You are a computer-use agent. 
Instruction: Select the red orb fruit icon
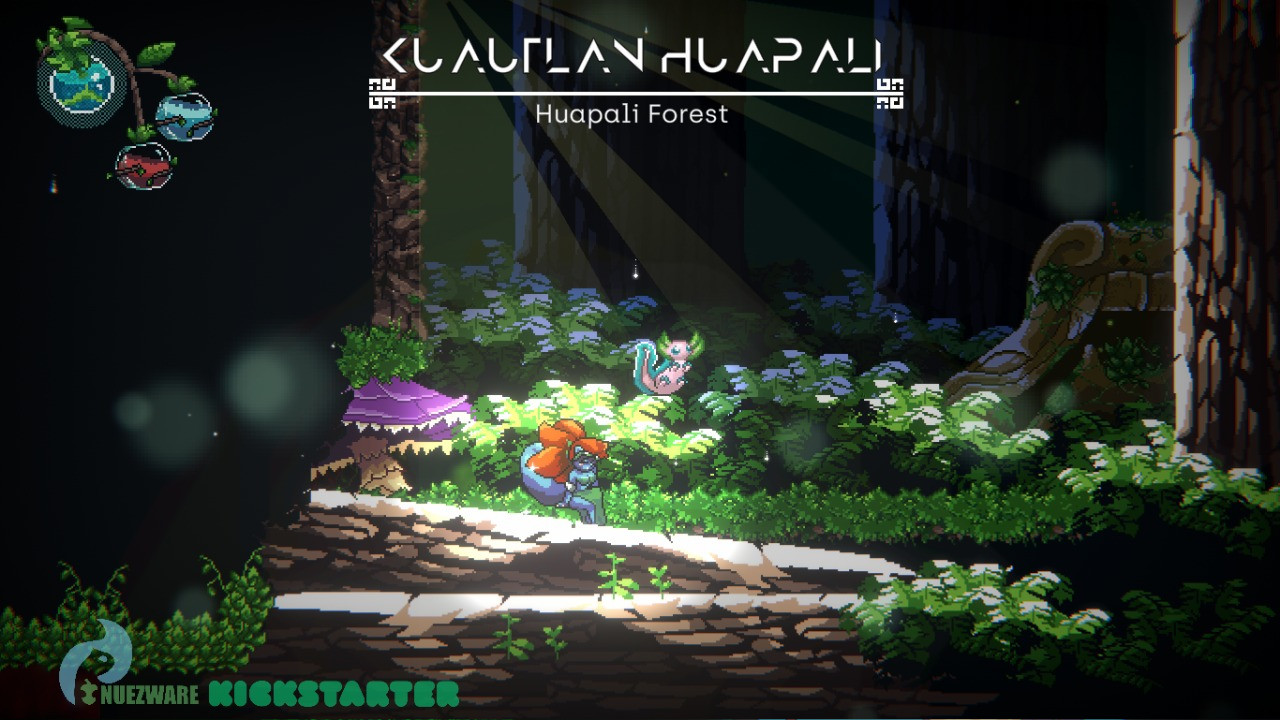click(145, 165)
